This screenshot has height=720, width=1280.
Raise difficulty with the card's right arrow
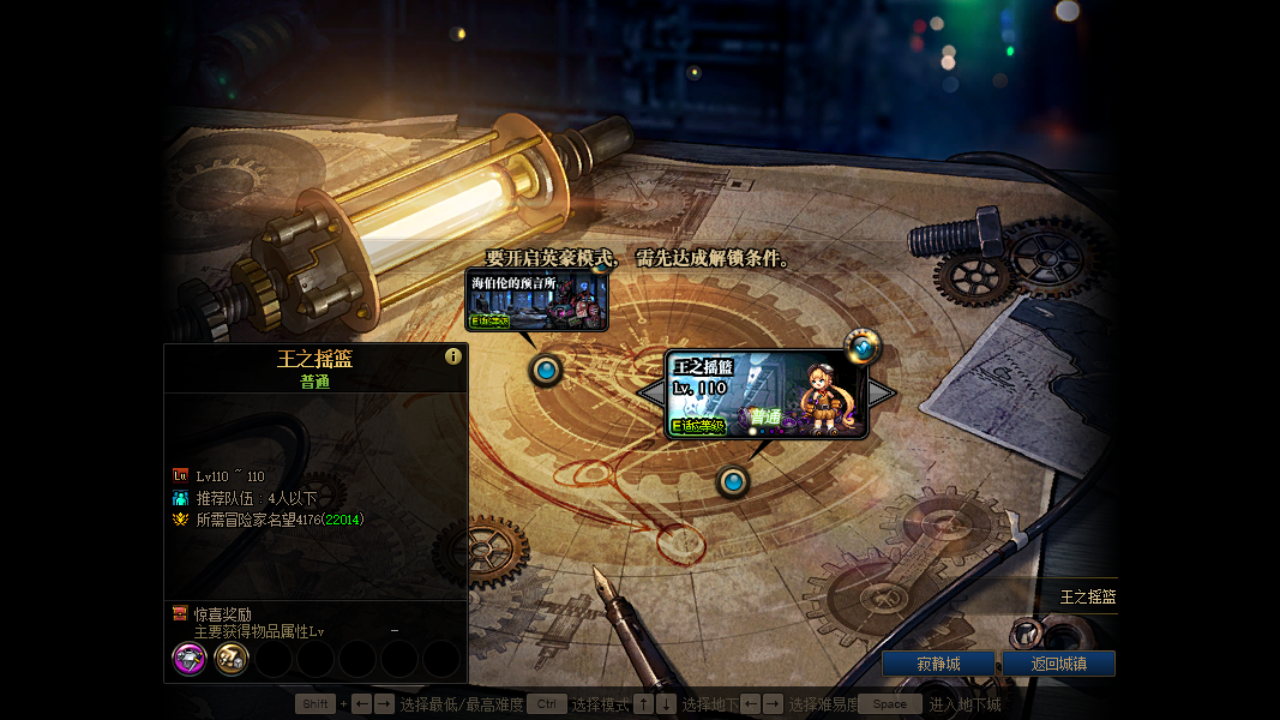(881, 393)
